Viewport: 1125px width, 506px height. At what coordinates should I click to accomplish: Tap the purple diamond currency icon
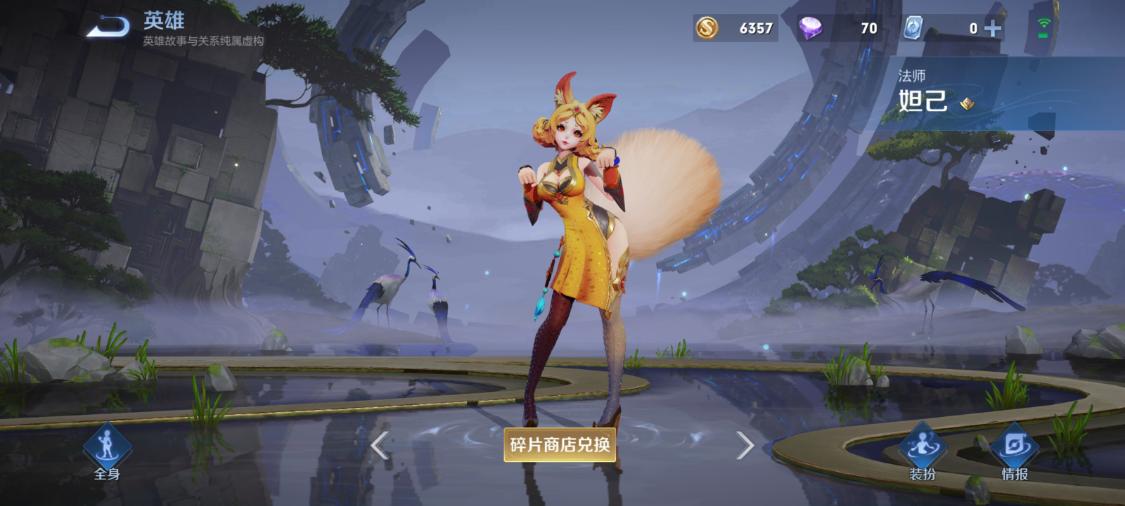pyautogui.click(x=810, y=28)
